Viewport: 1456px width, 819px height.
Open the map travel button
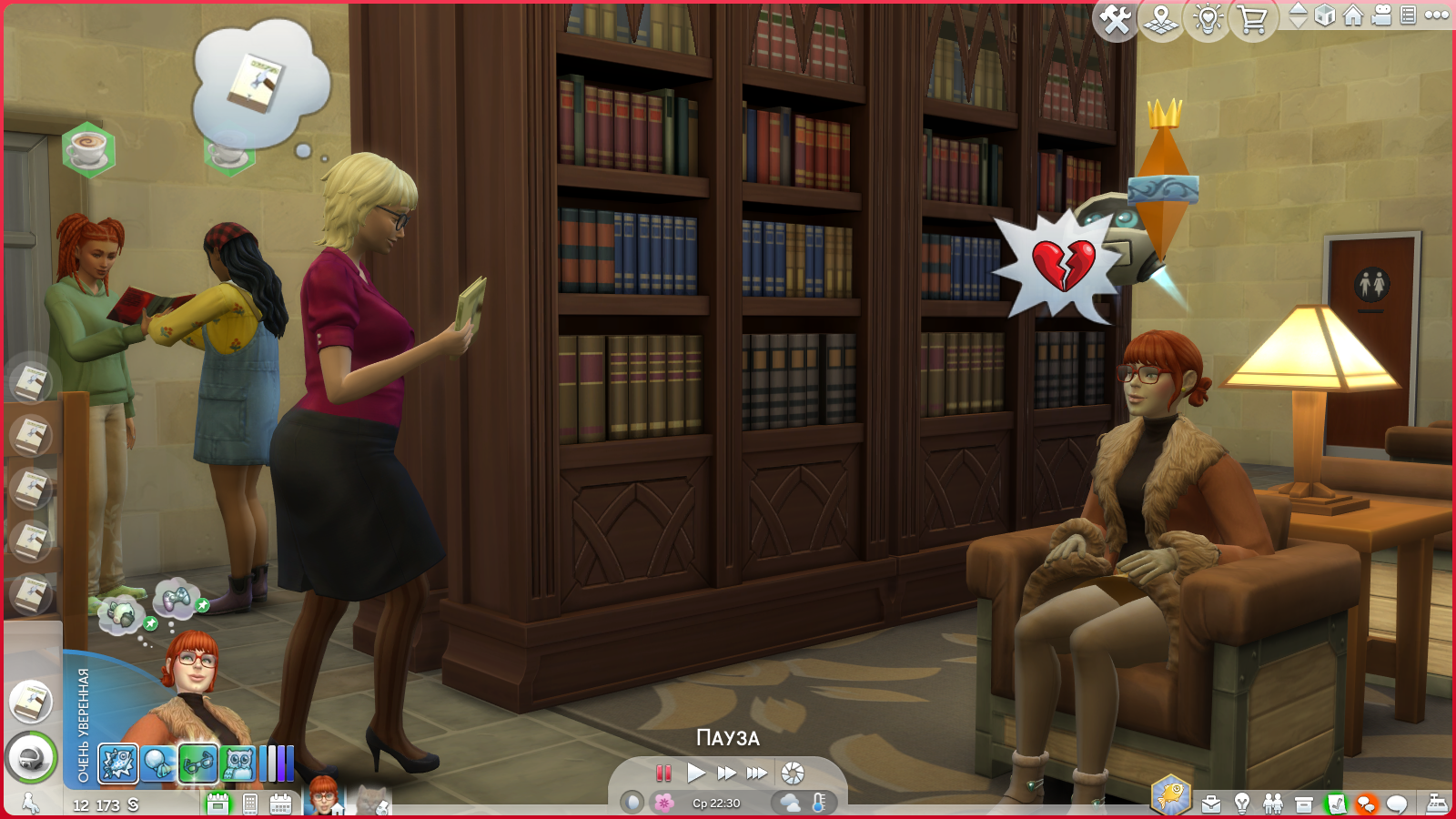1161,19
